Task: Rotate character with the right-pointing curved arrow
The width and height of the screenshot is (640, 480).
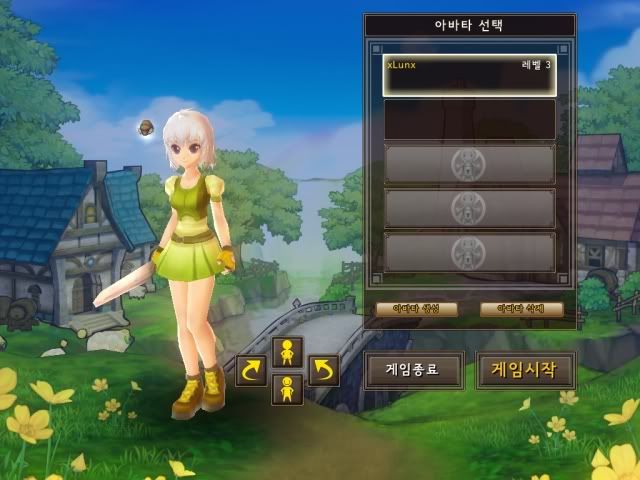Action: point(251,370)
